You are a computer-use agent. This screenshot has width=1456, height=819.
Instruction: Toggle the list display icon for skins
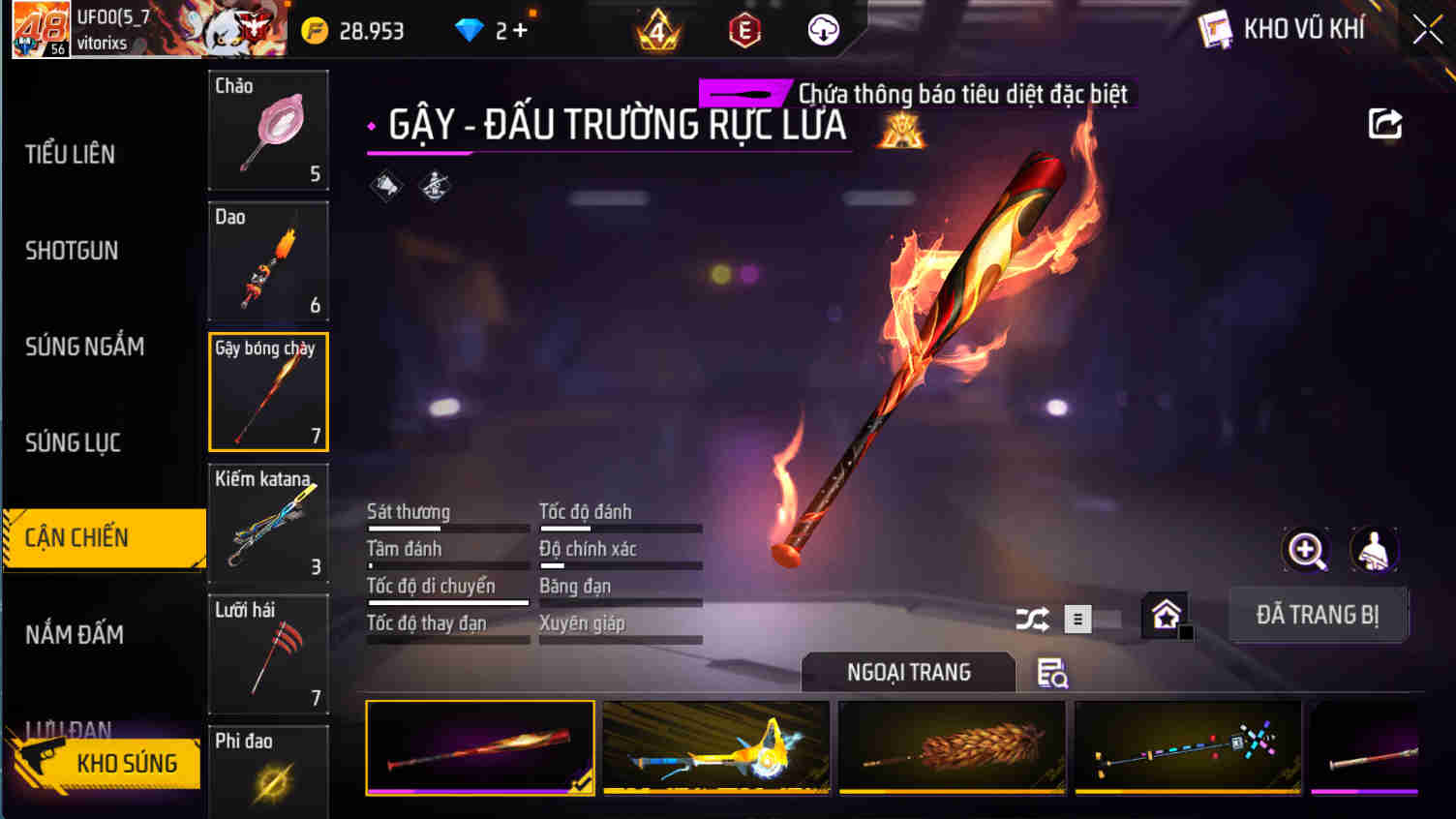click(x=1077, y=619)
